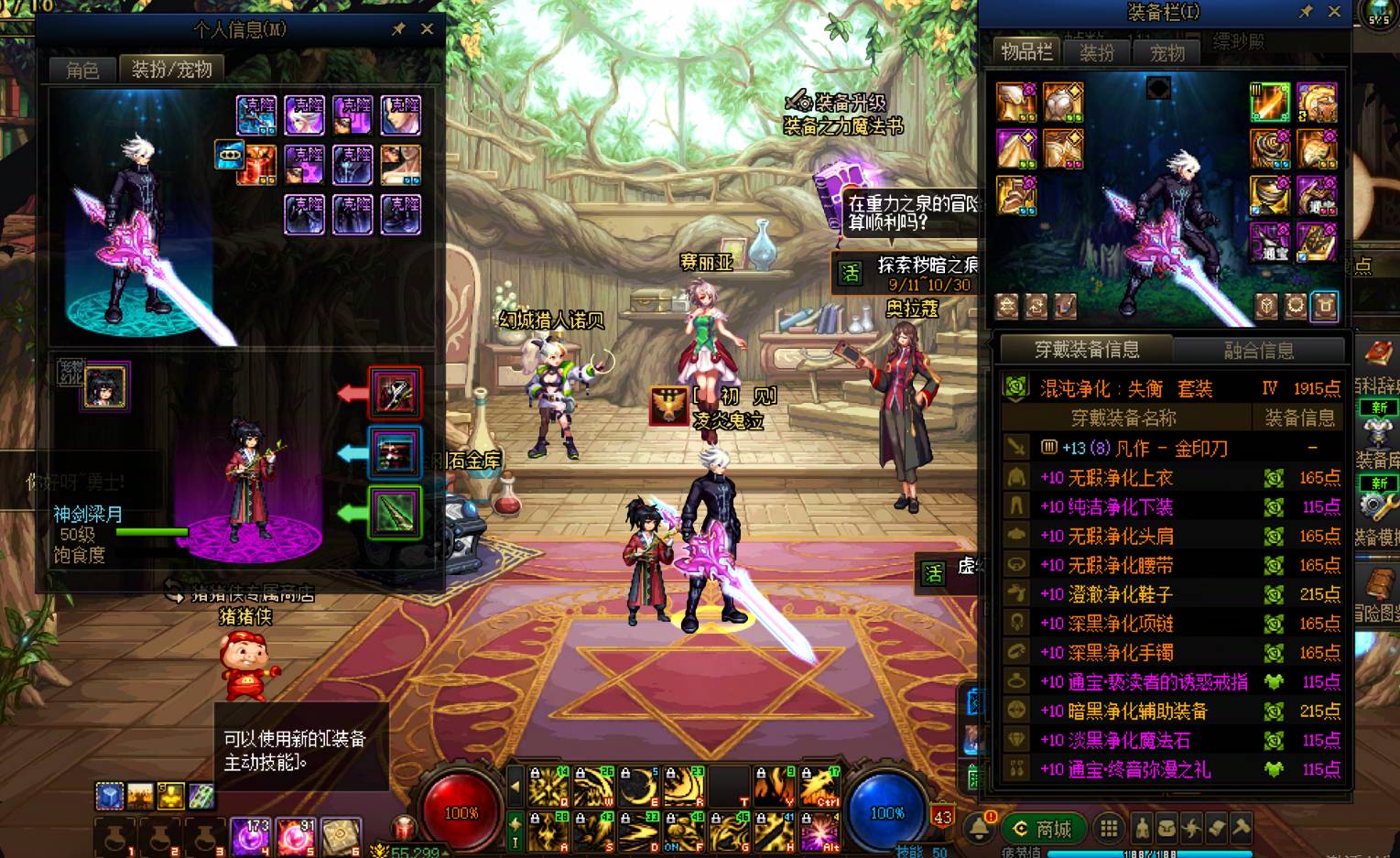Open the 宠物 tab in equipment window
The image size is (1400, 858).
pos(1167,53)
